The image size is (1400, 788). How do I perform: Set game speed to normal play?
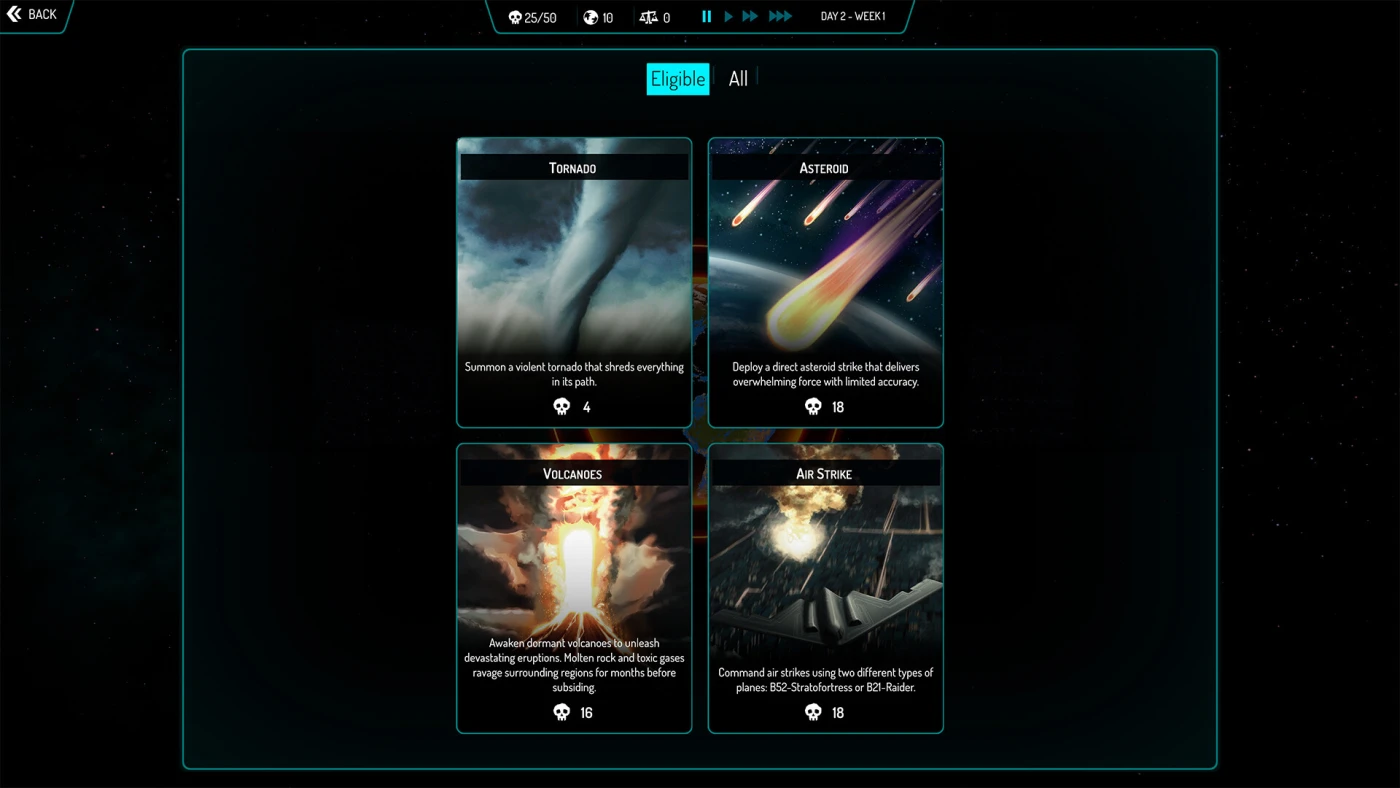[x=728, y=17]
